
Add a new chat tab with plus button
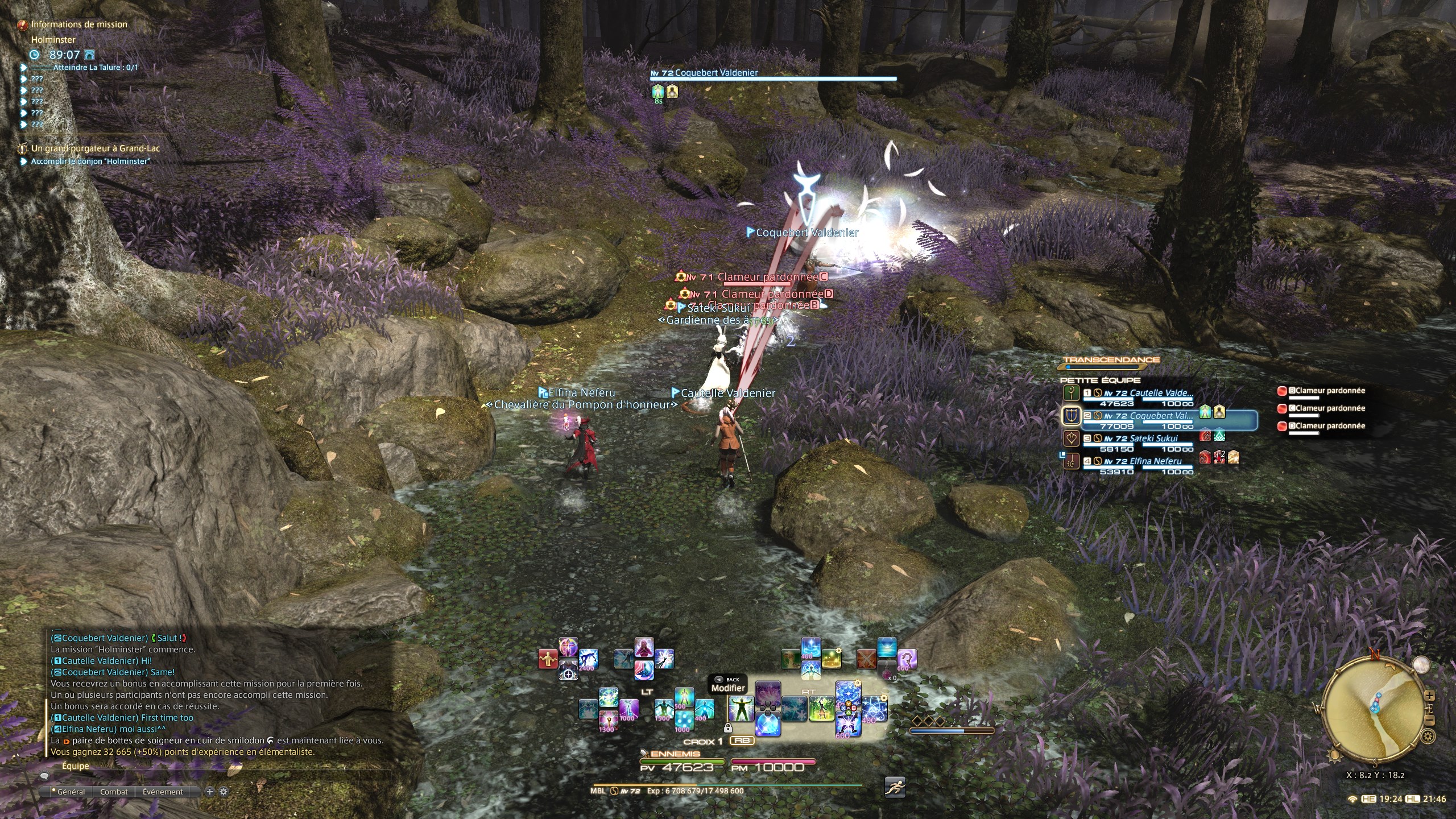[x=209, y=792]
